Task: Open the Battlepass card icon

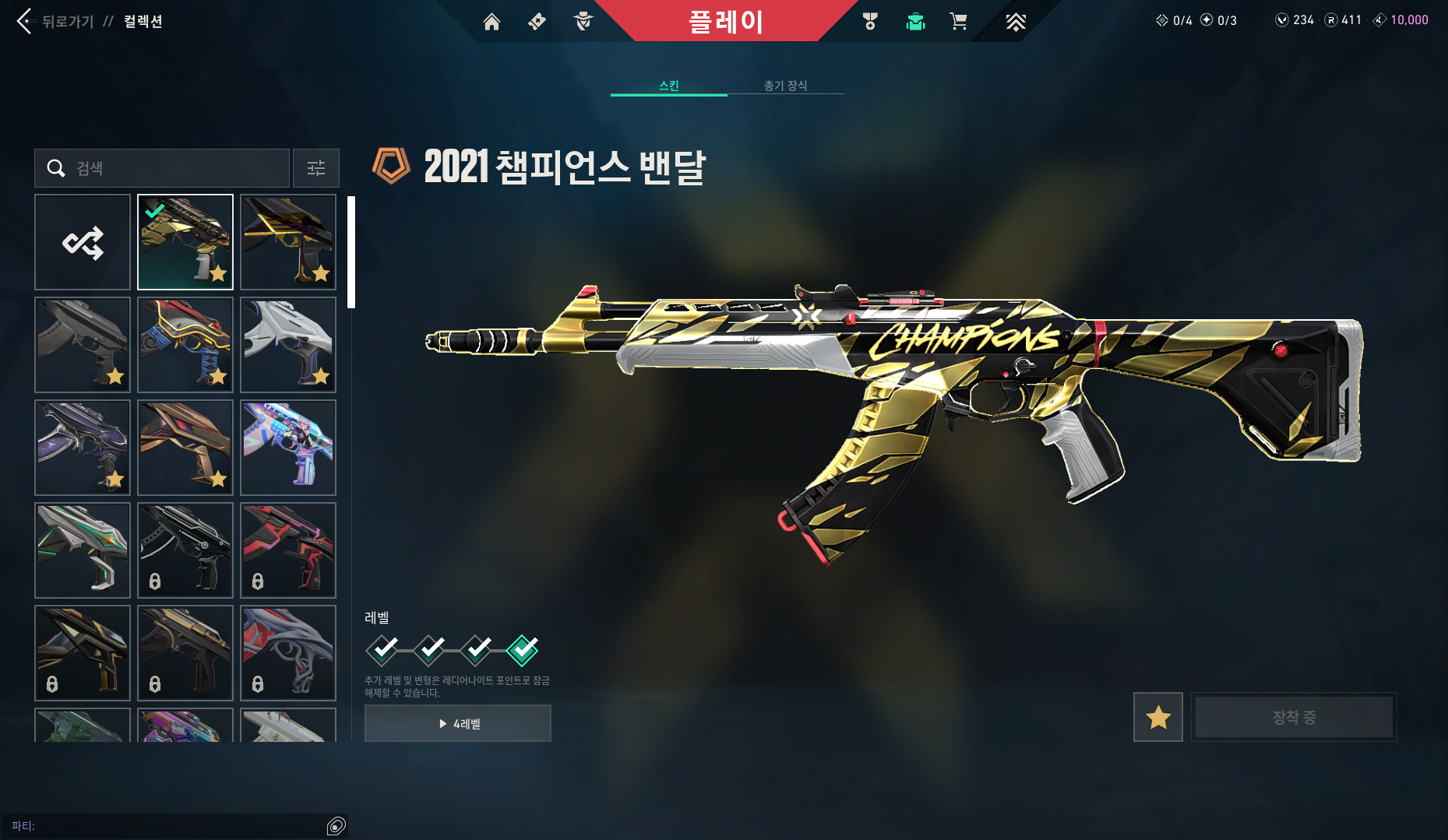Action: pyautogui.click(x=536, y=22)
